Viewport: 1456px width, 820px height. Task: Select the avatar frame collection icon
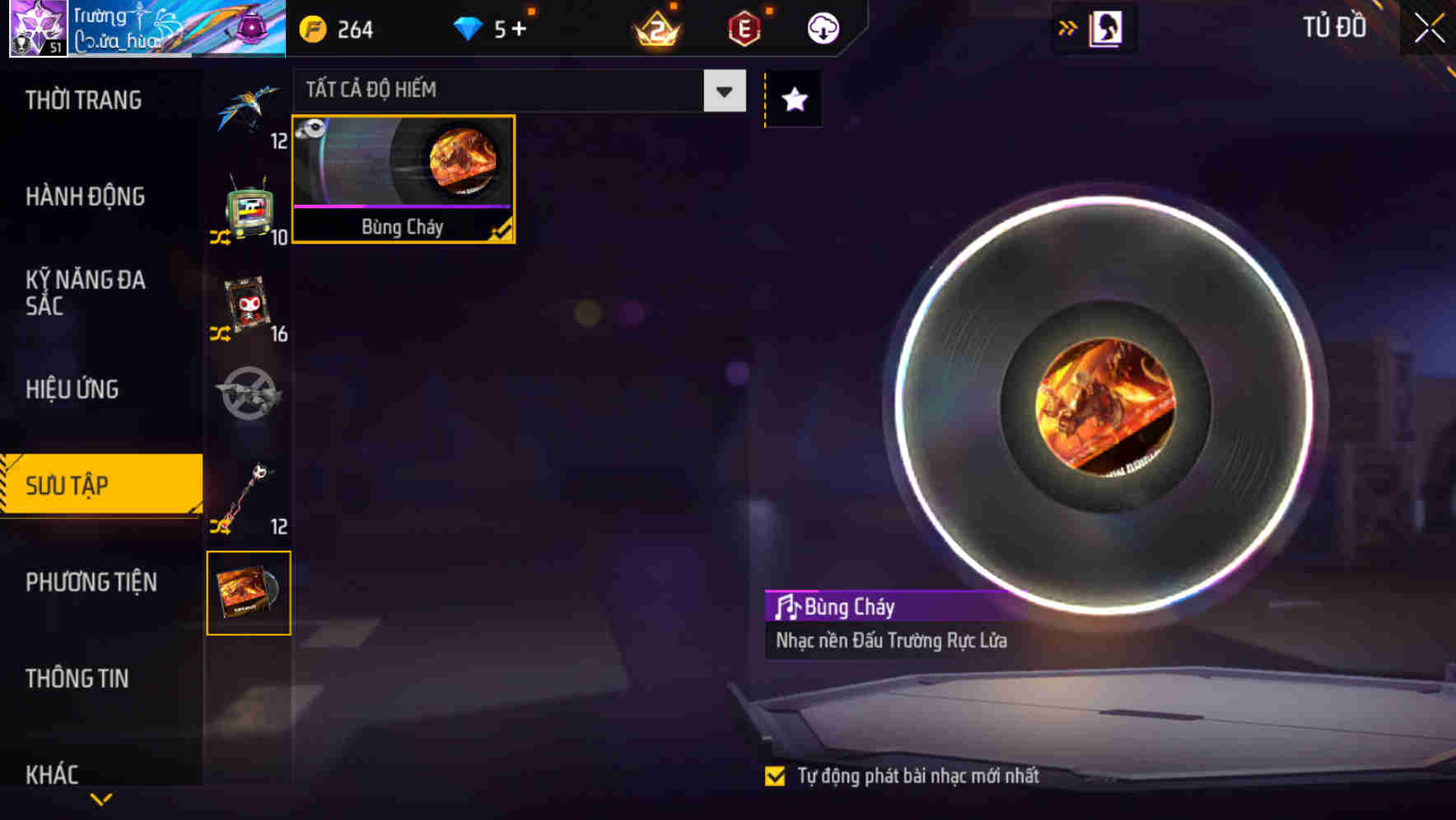pyautogui.click(x=247, y=305)
